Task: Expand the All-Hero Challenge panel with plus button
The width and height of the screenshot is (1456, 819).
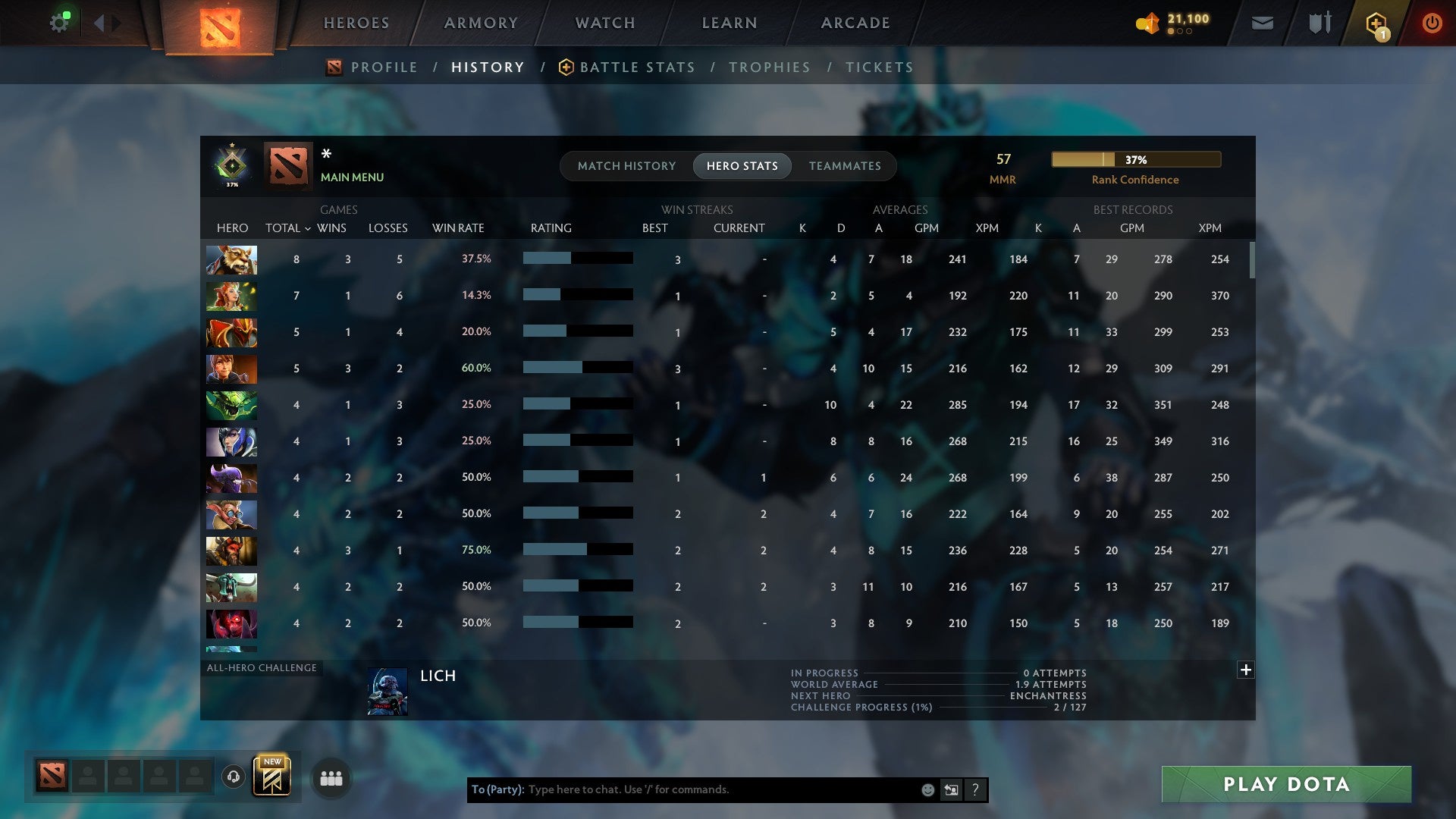Action: point(1244,670)
